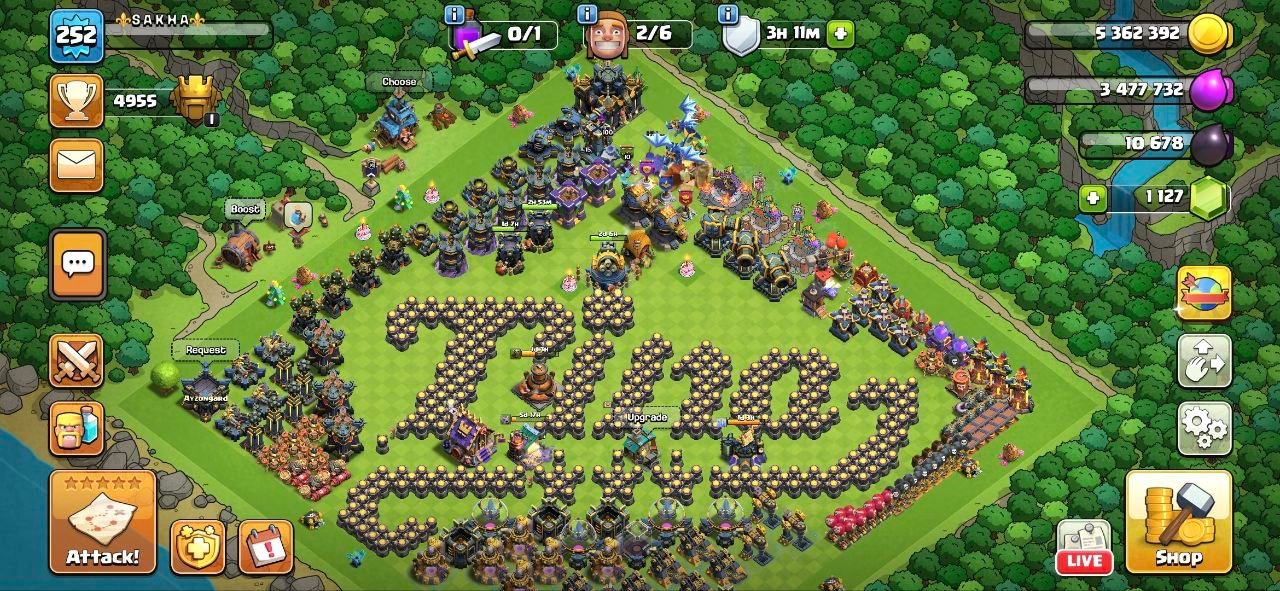The width and height of the screenshot is (1280, 591).
Task: Open the Settings gears
Action: pos(1204,429)
